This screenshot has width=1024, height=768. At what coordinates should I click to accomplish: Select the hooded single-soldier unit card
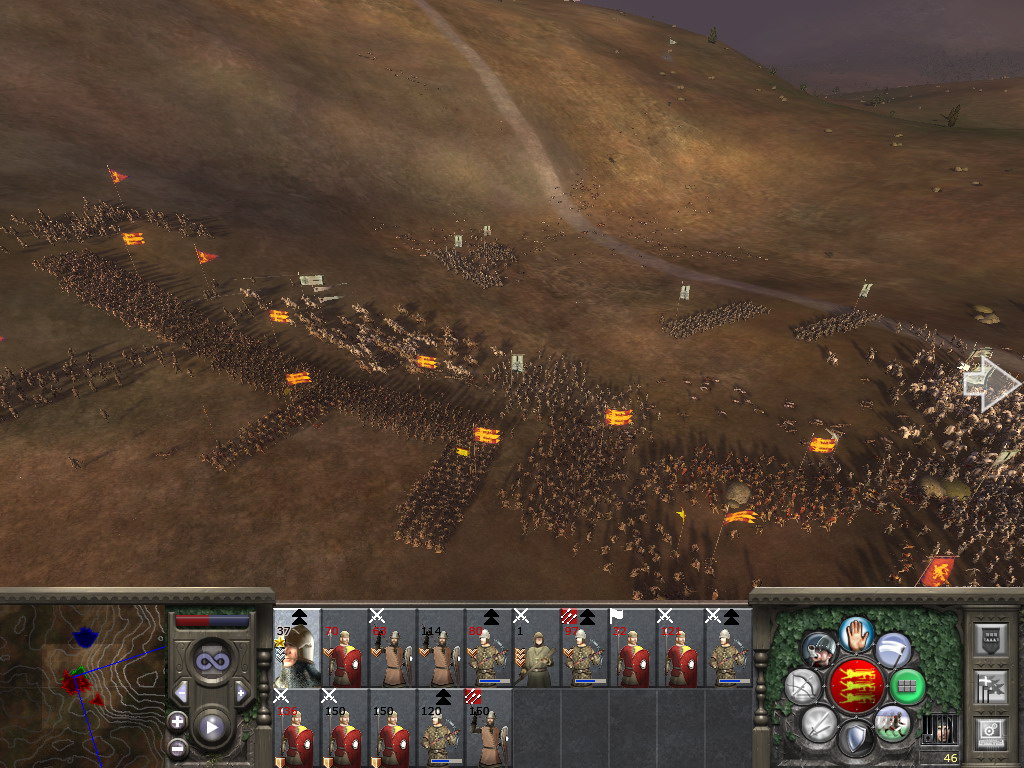(537, 648)
